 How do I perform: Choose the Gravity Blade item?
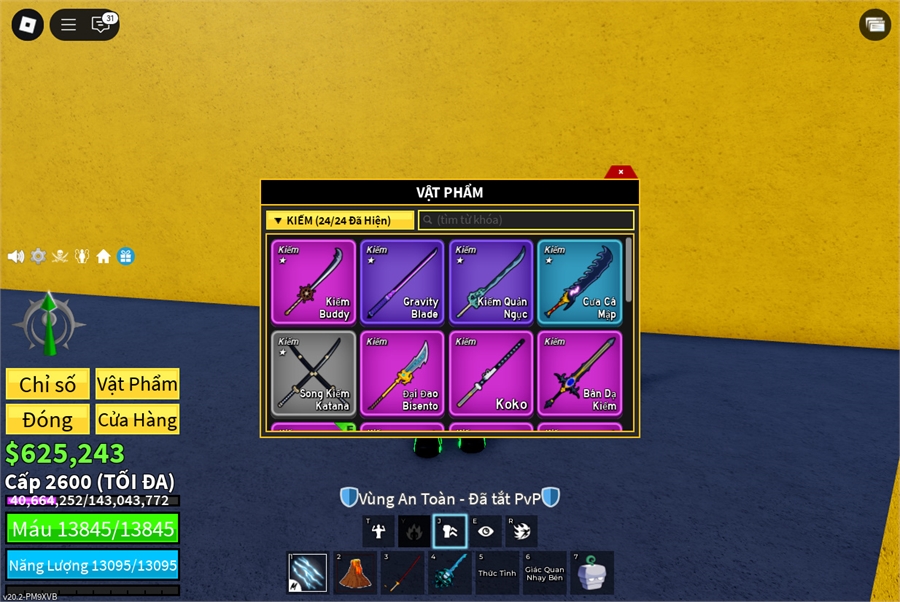(402, 281)
